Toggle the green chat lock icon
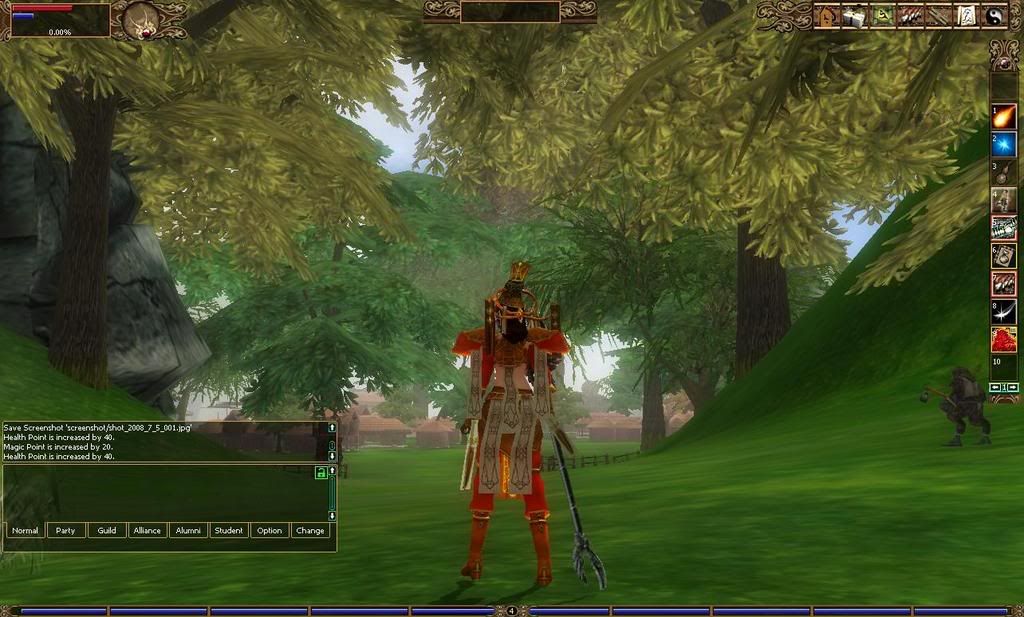1024x617 pixels. (x=321, y=472)
